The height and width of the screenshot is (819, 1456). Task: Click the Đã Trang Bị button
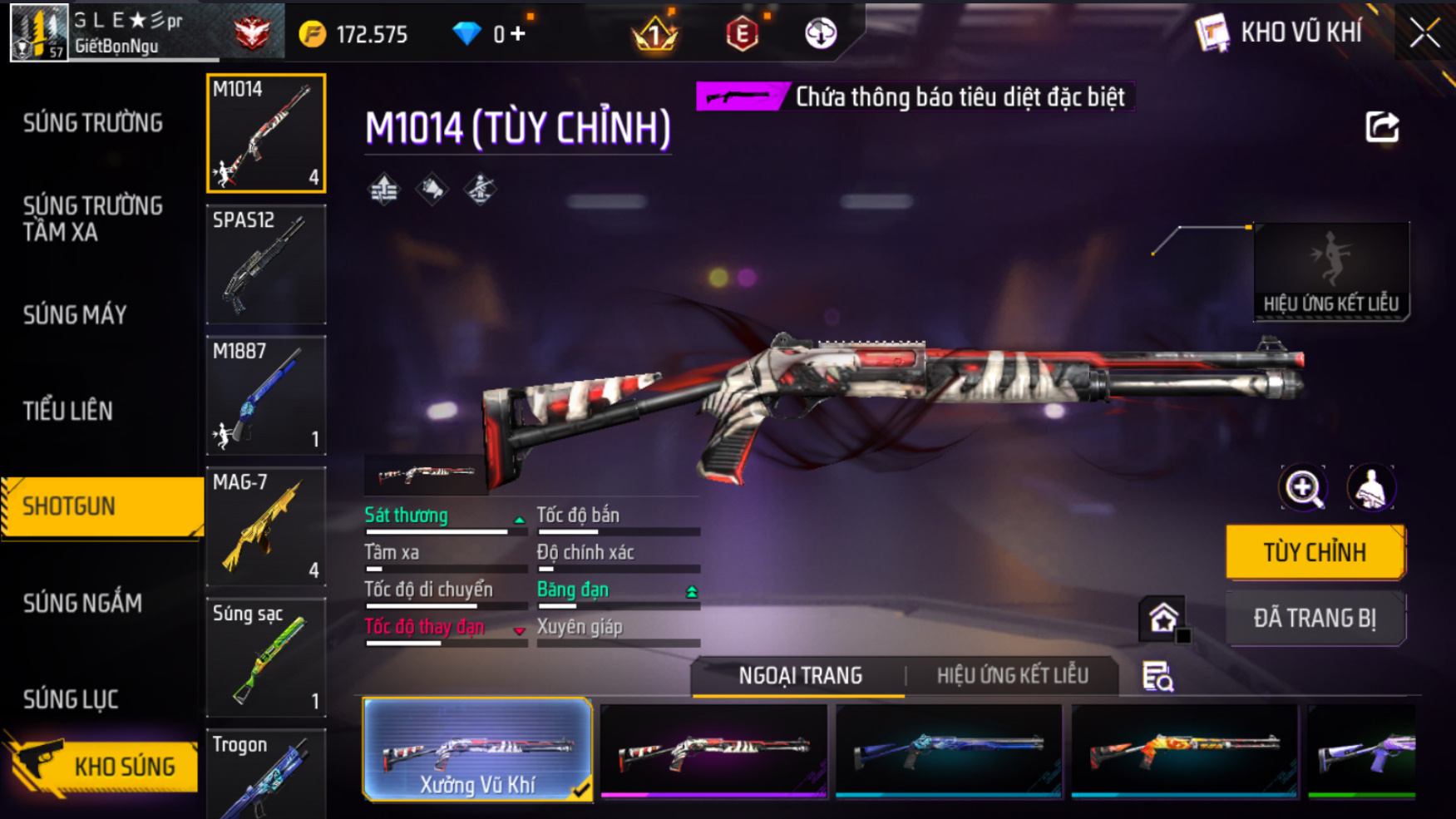click(1315, 619)
